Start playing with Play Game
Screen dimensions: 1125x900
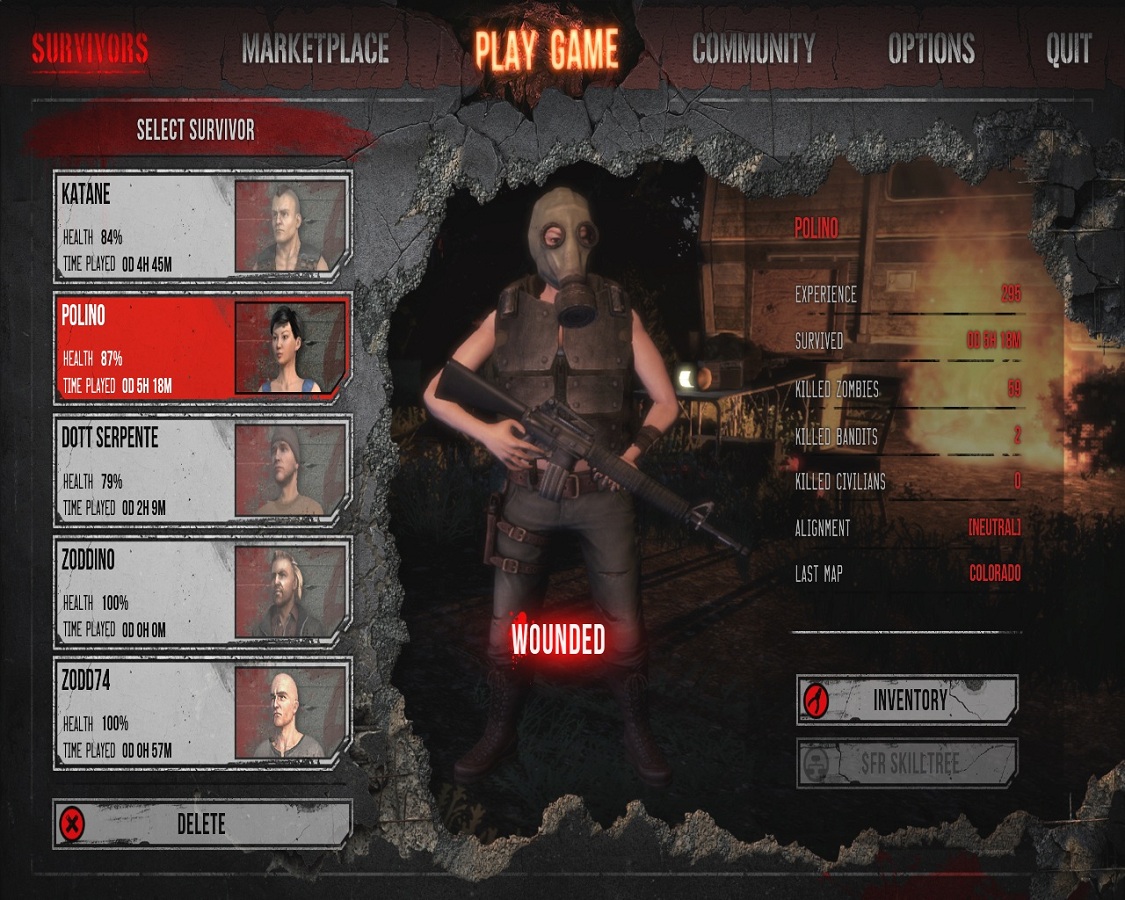(x=546, y=49)
